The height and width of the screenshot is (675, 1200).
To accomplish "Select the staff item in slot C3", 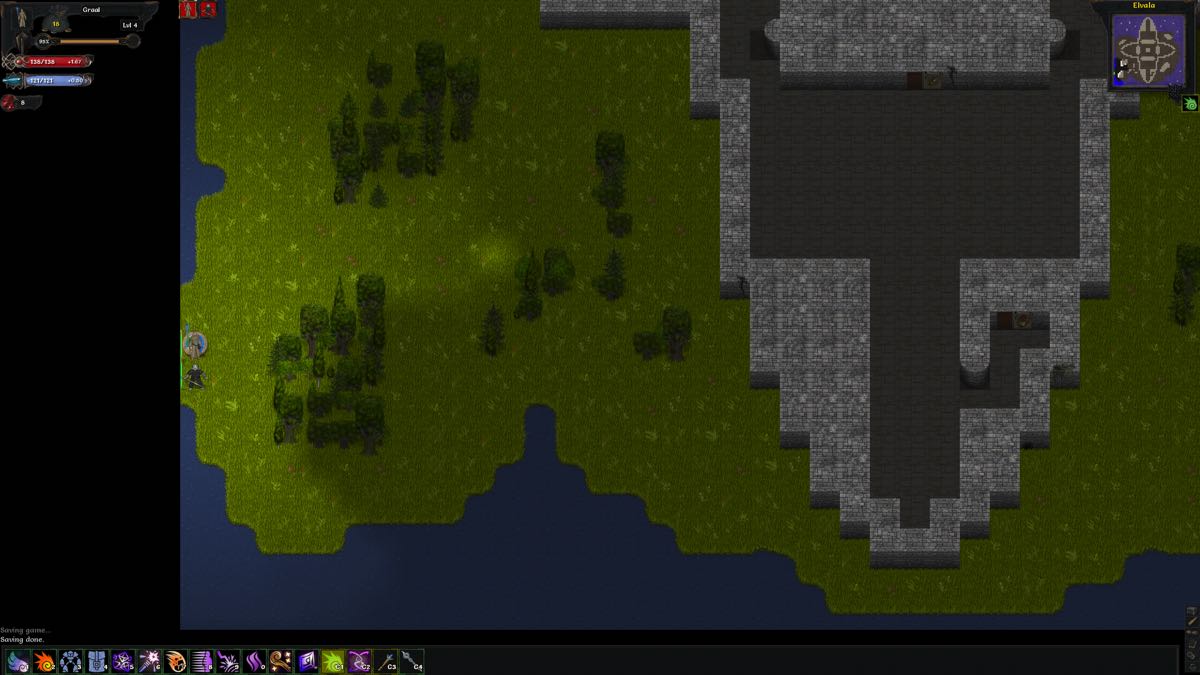I will pos(385,661).
